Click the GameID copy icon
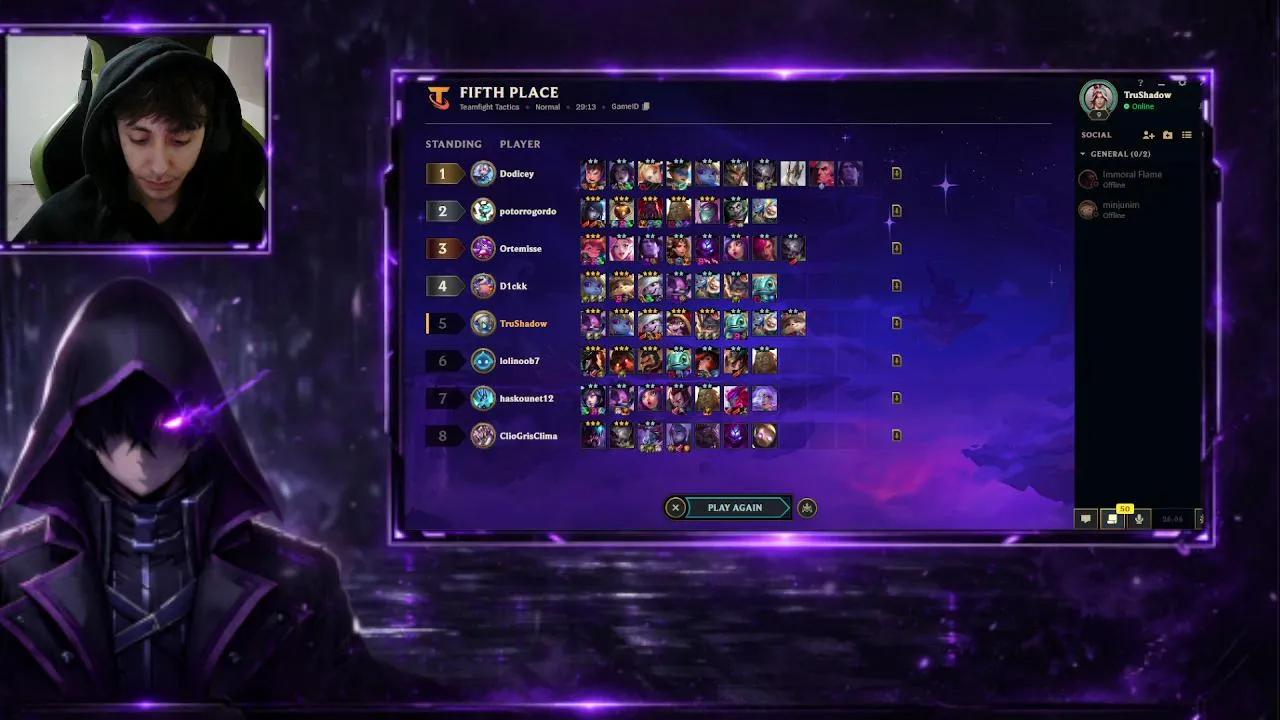Screen dimensions: 1280x720 (x=646, y=106)
